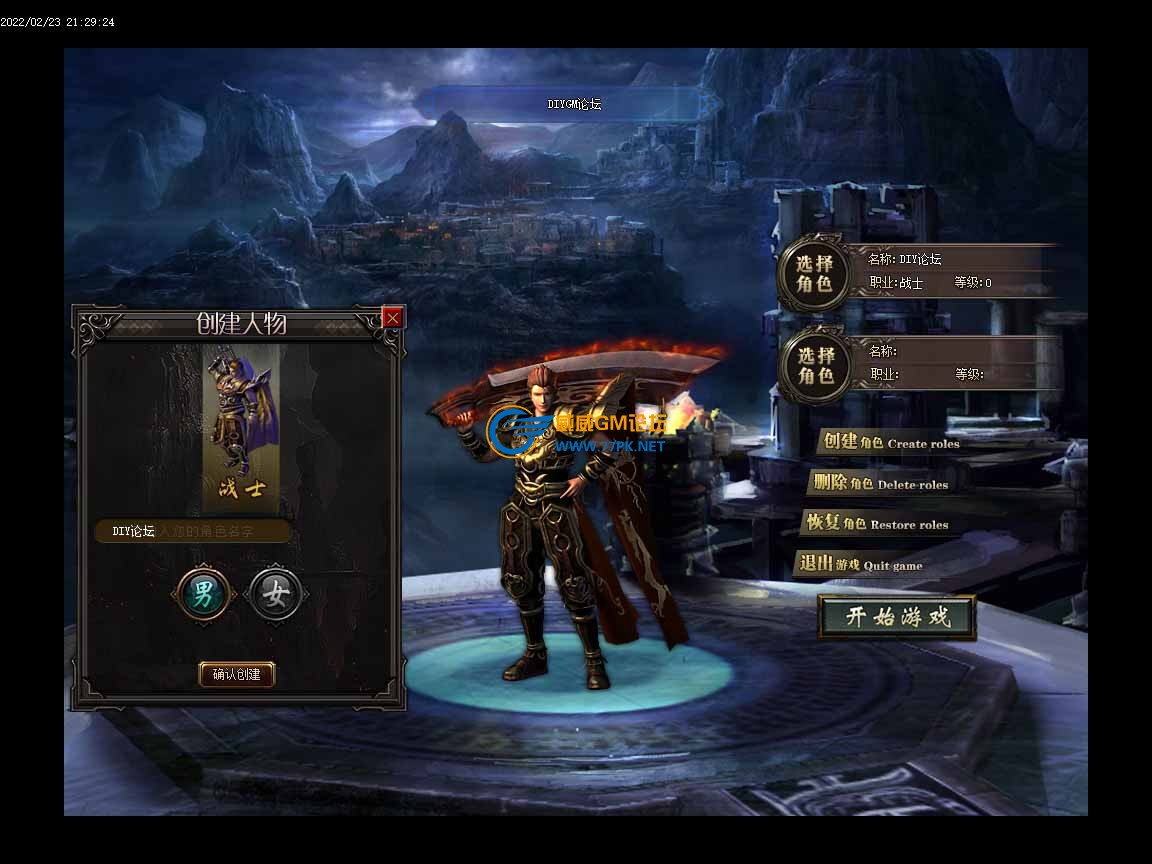The image size is (1152, 864).
Task: Choose the female (女) gender option
Action: (x=275, y=596)
